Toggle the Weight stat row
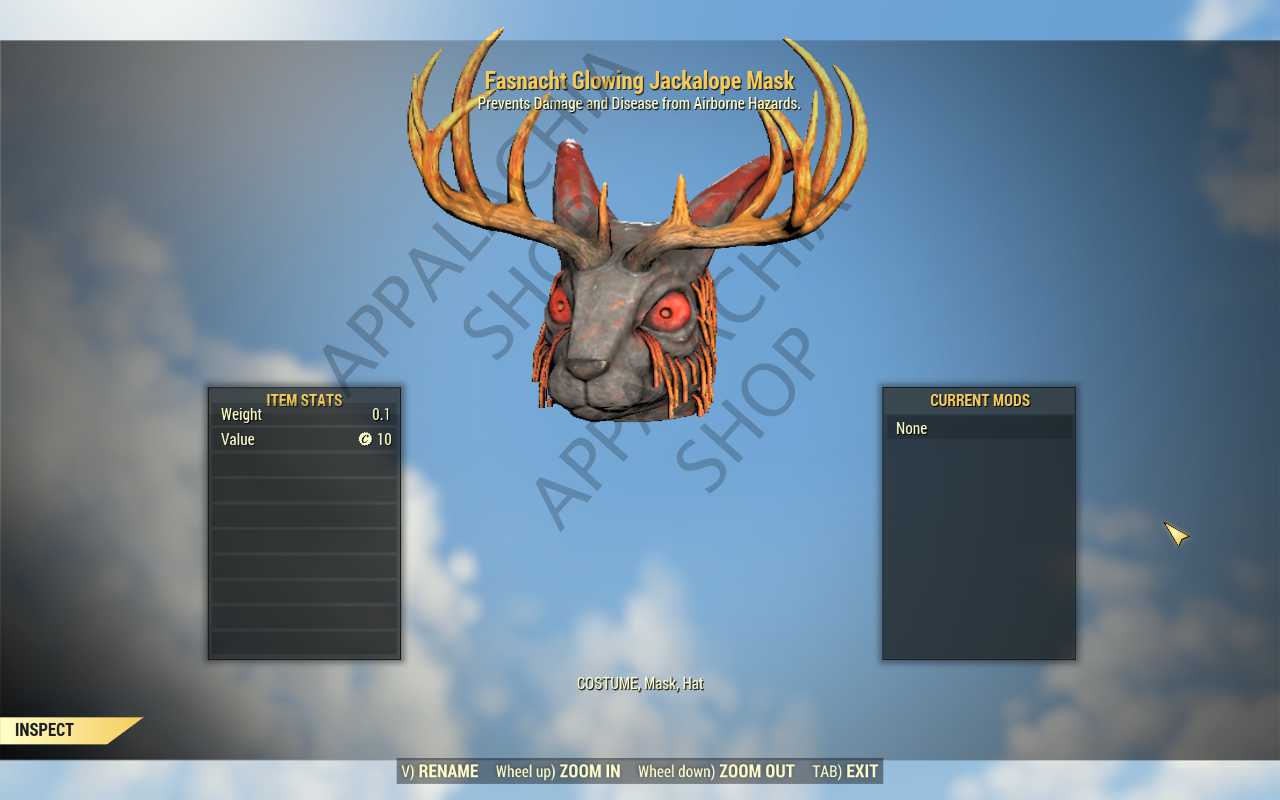 point(303,414)
